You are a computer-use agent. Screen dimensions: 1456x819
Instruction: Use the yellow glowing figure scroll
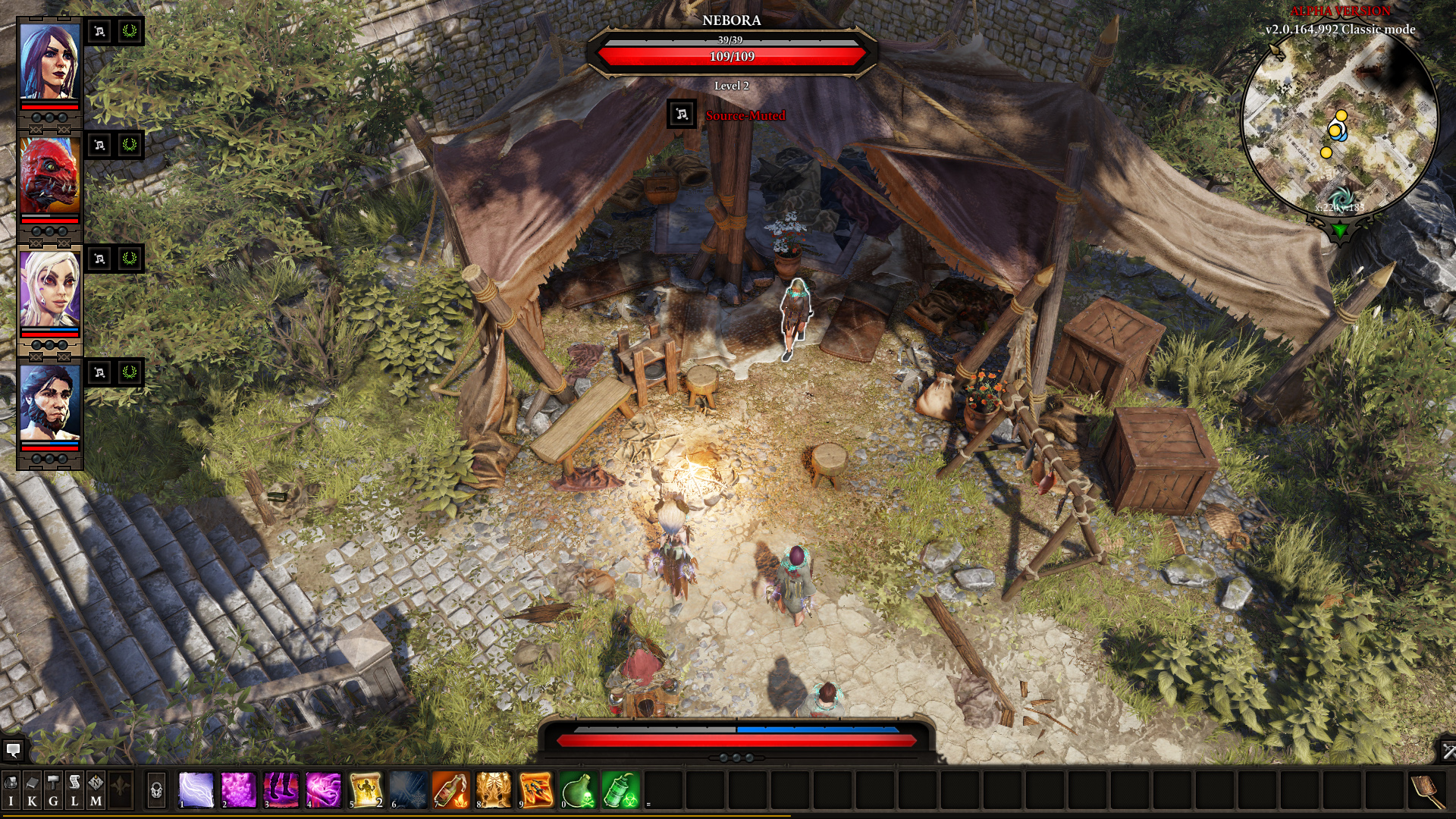[x=366, y=790]
